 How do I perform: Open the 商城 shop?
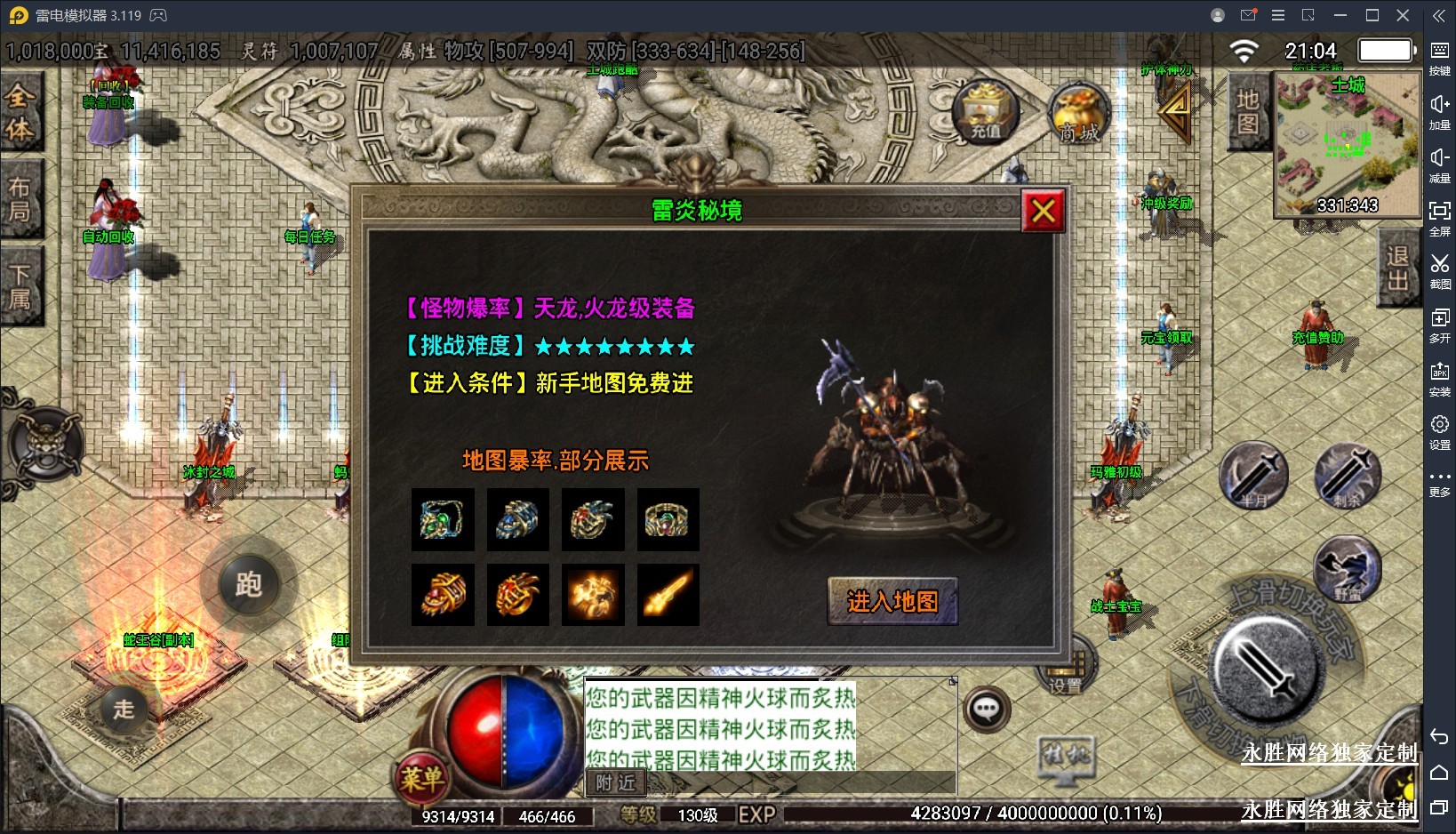coord(1079,116)
